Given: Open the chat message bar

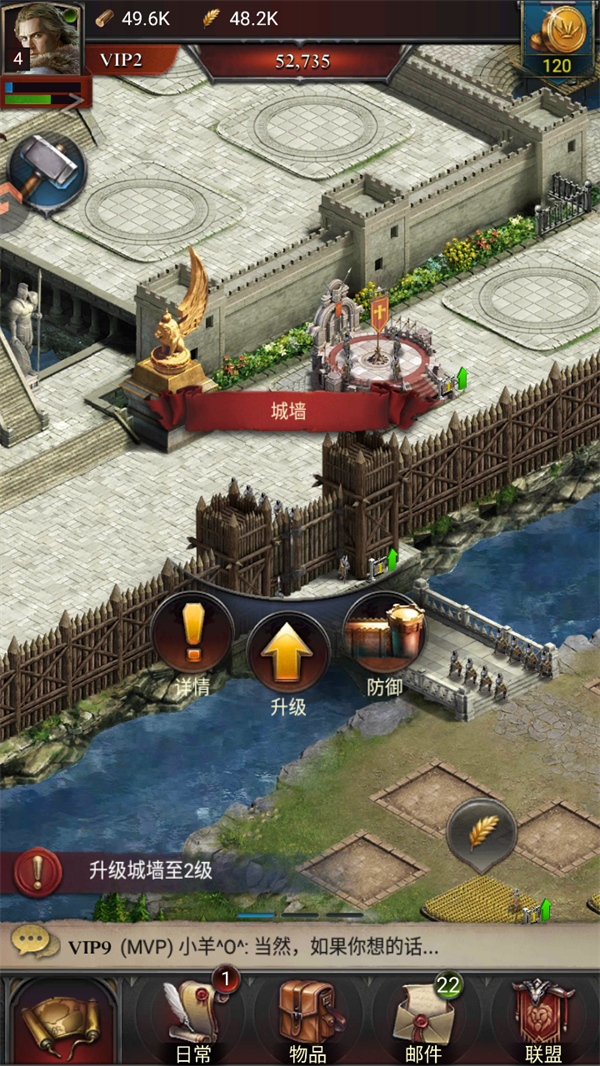Looking at the screenshot, I should (300, 945).
